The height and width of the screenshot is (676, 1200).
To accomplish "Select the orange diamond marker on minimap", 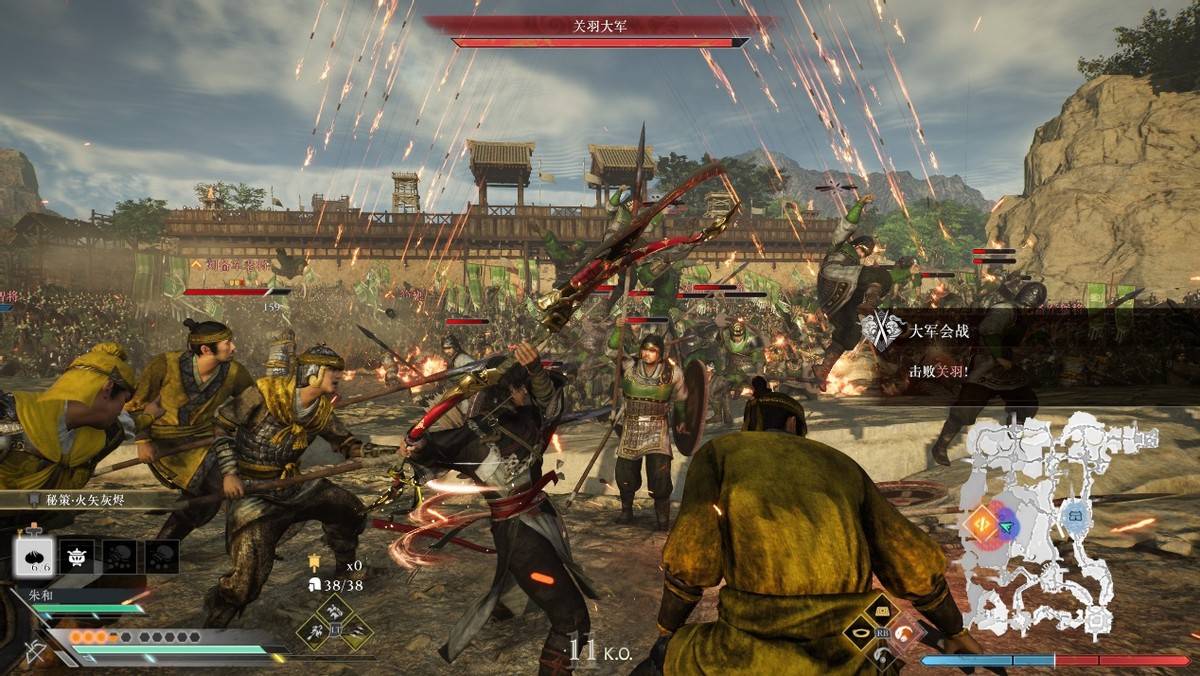I will (981, 525).
